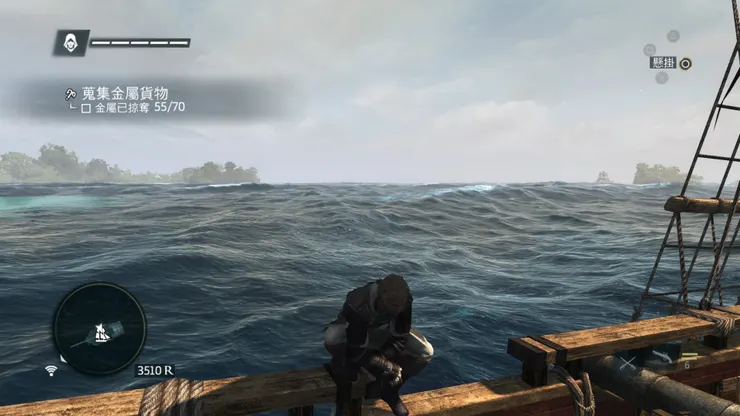Select the assassin hood portrait icon
This screenshot has height=416, width=740.
pos(71,42)
